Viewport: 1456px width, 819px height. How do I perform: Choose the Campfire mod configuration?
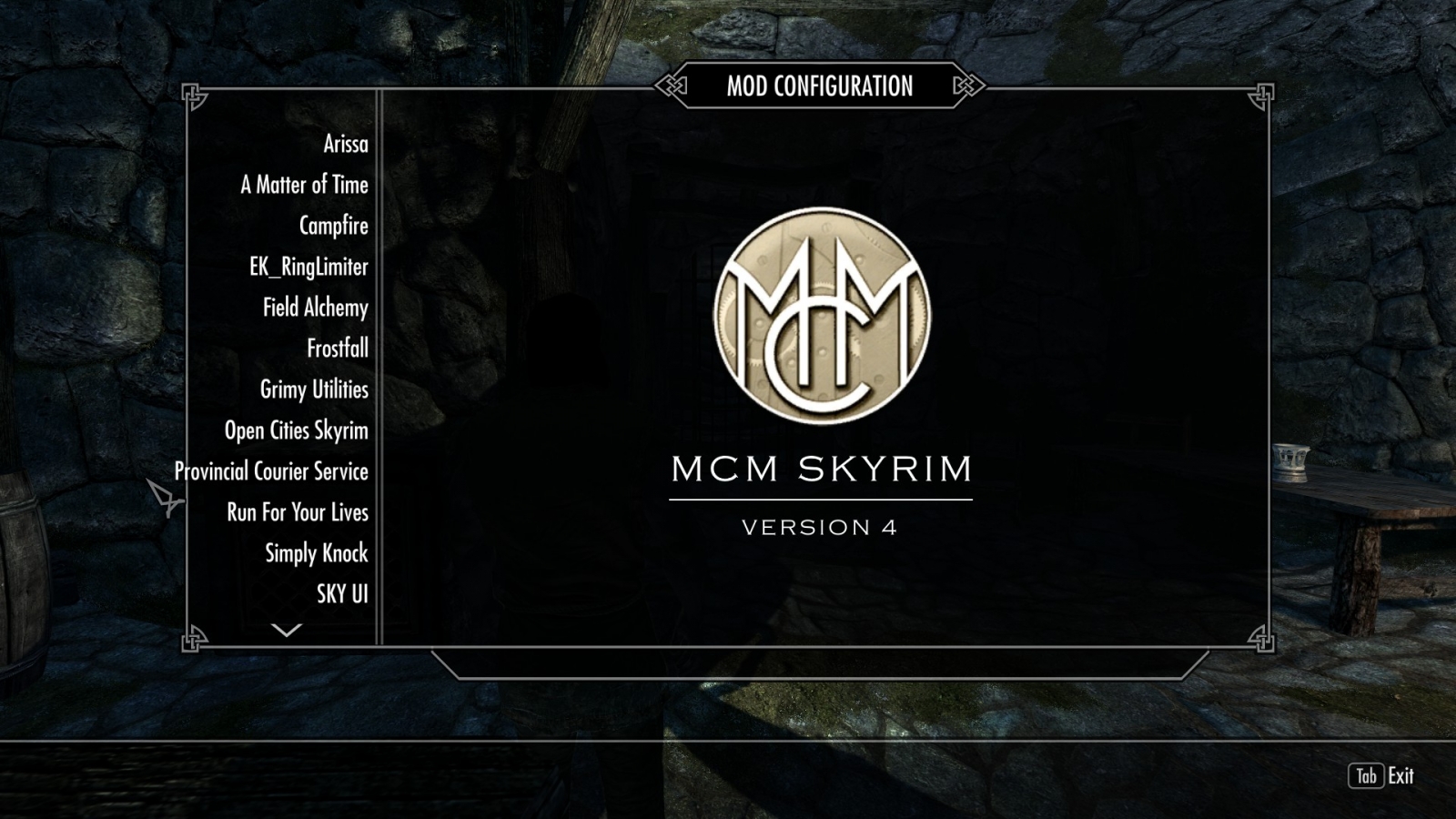click(333, 226)
